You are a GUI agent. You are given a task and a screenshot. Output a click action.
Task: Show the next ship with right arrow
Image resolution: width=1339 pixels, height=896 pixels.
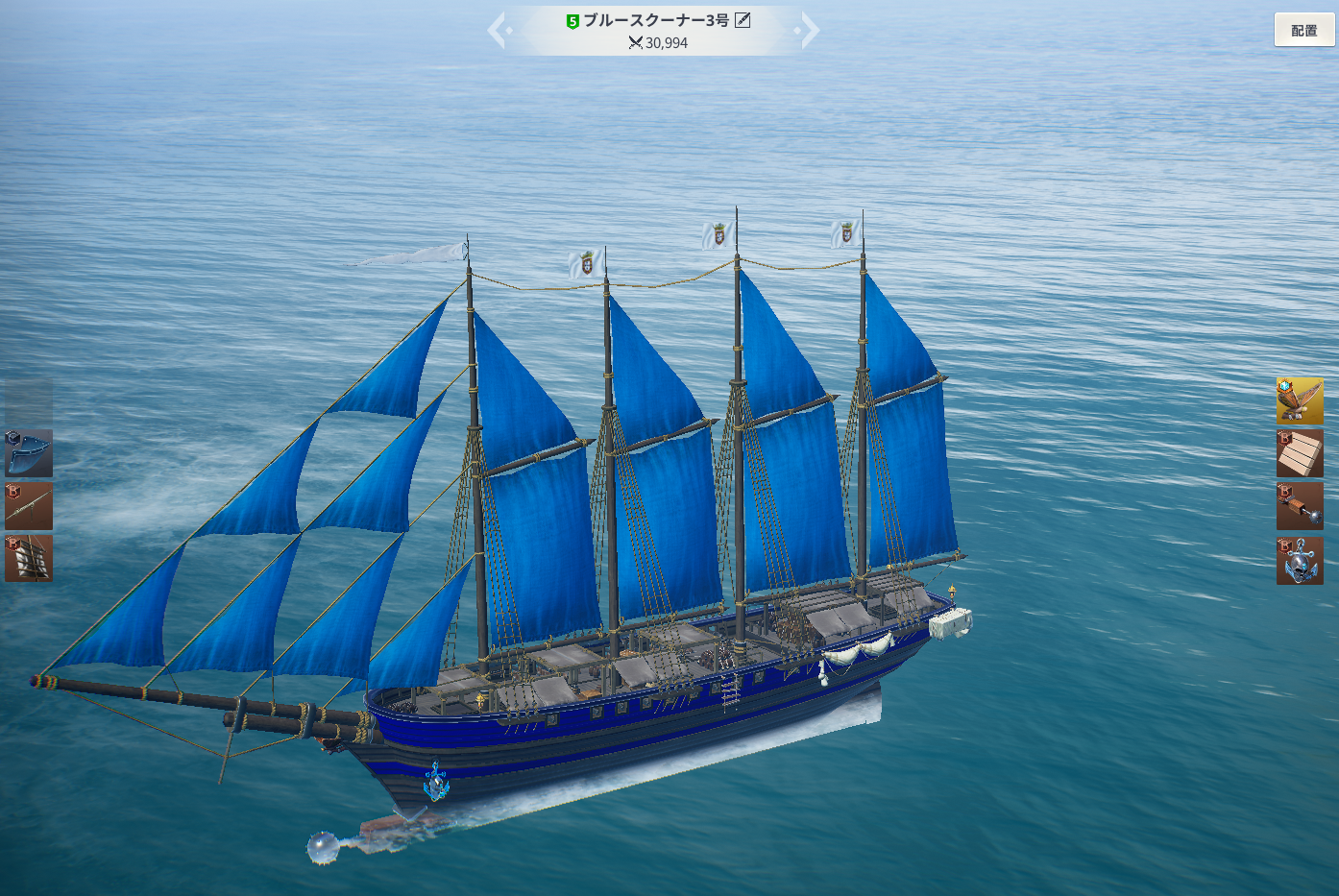809,31
